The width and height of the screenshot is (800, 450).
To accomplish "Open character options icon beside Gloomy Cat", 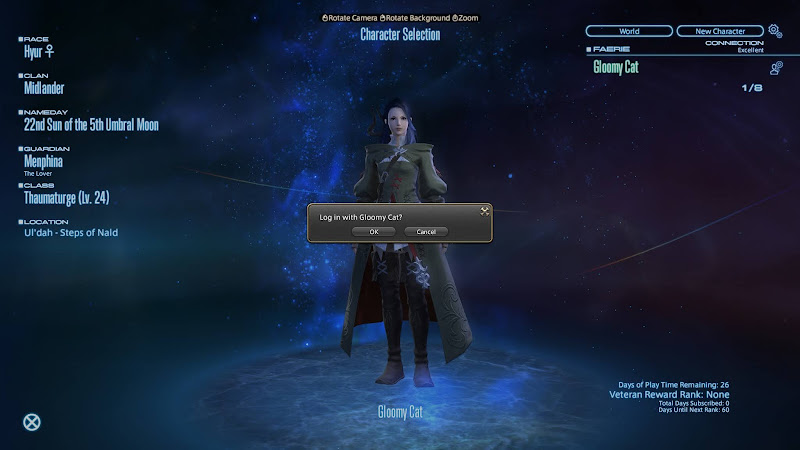I will click(776, 68).
